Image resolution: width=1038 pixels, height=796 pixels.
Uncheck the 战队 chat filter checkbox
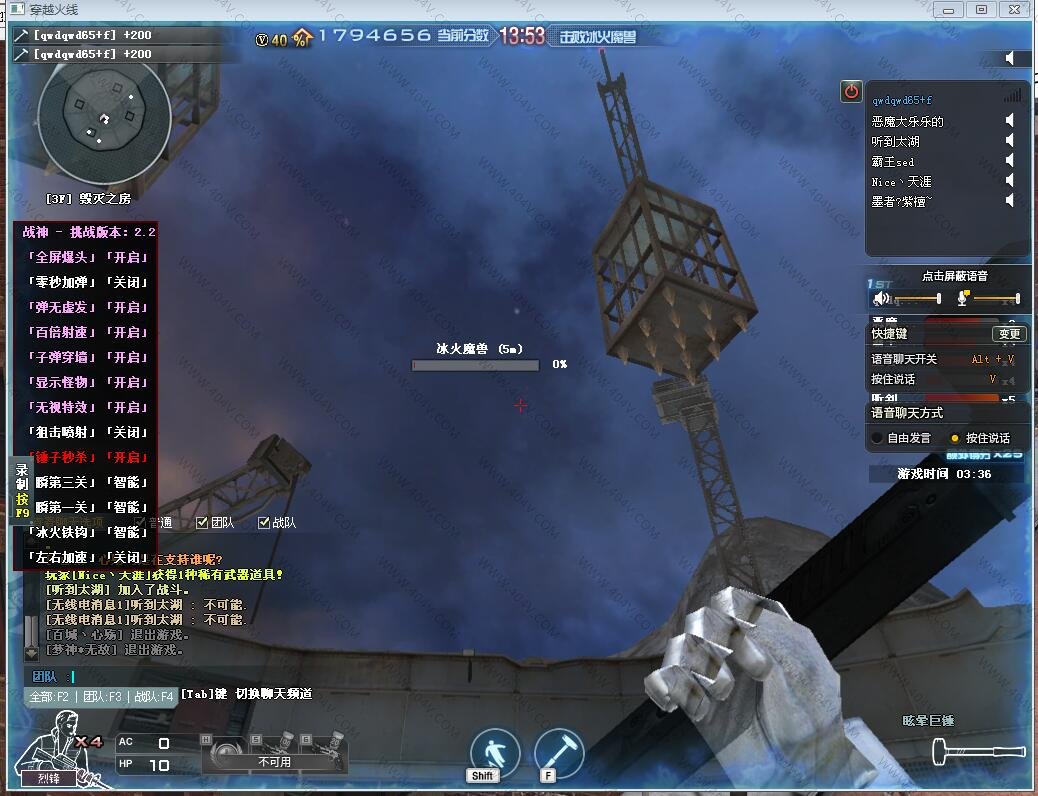tap(264, 522)
